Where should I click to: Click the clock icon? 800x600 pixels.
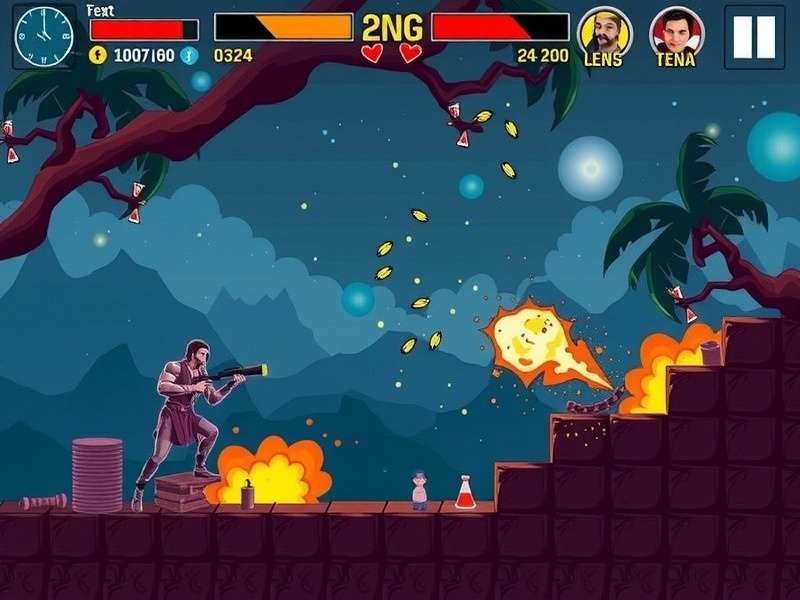(44, 37)
